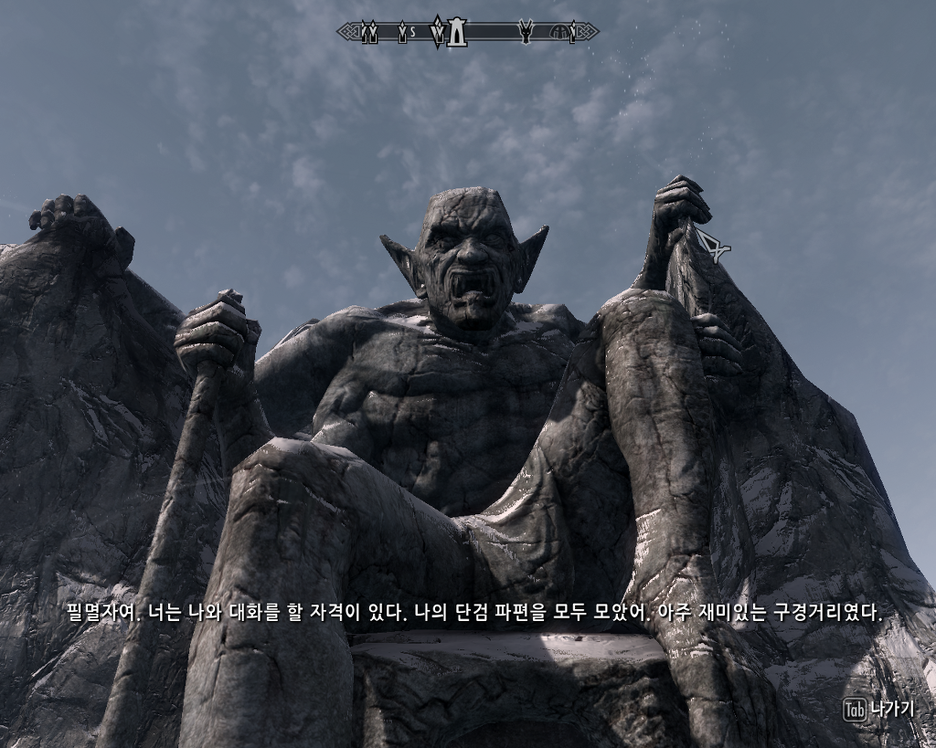Exit the conversation with the 나가기 button
This screenshot has width=936, height=748.
coord(879,709)
